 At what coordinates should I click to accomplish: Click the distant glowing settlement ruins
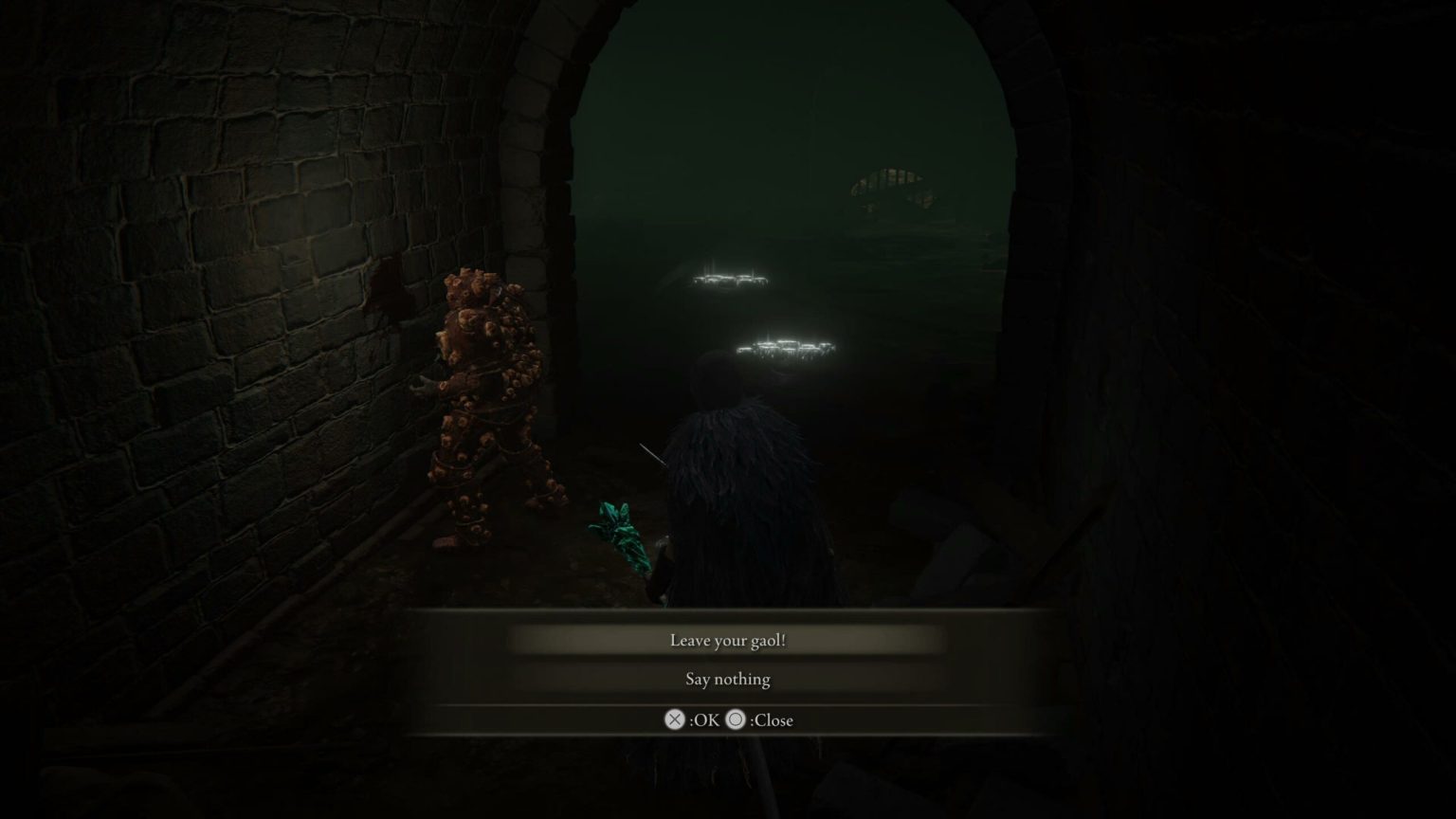[787, 346]
